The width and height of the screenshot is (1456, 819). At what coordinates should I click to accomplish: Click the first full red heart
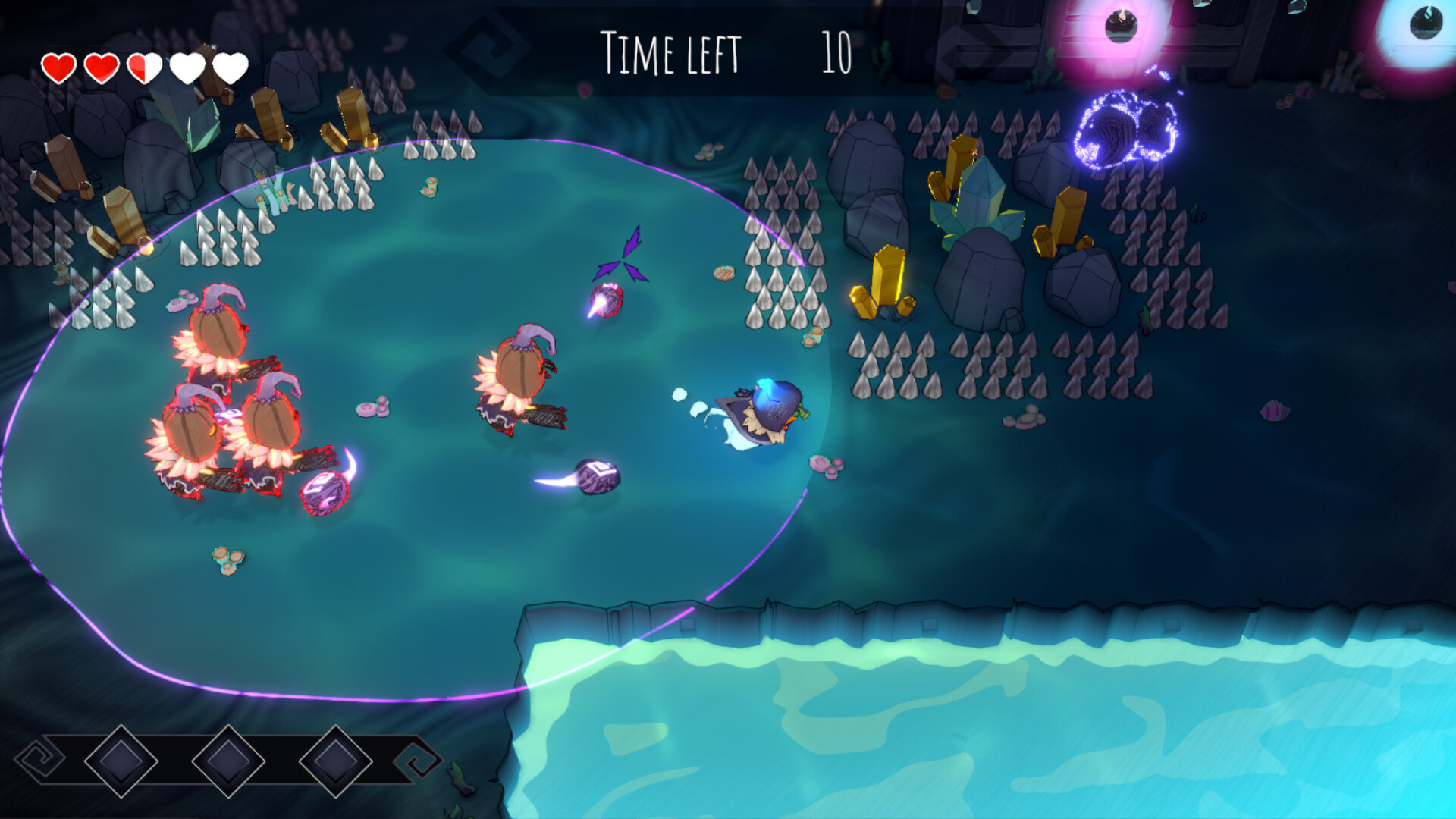point(59,67)
